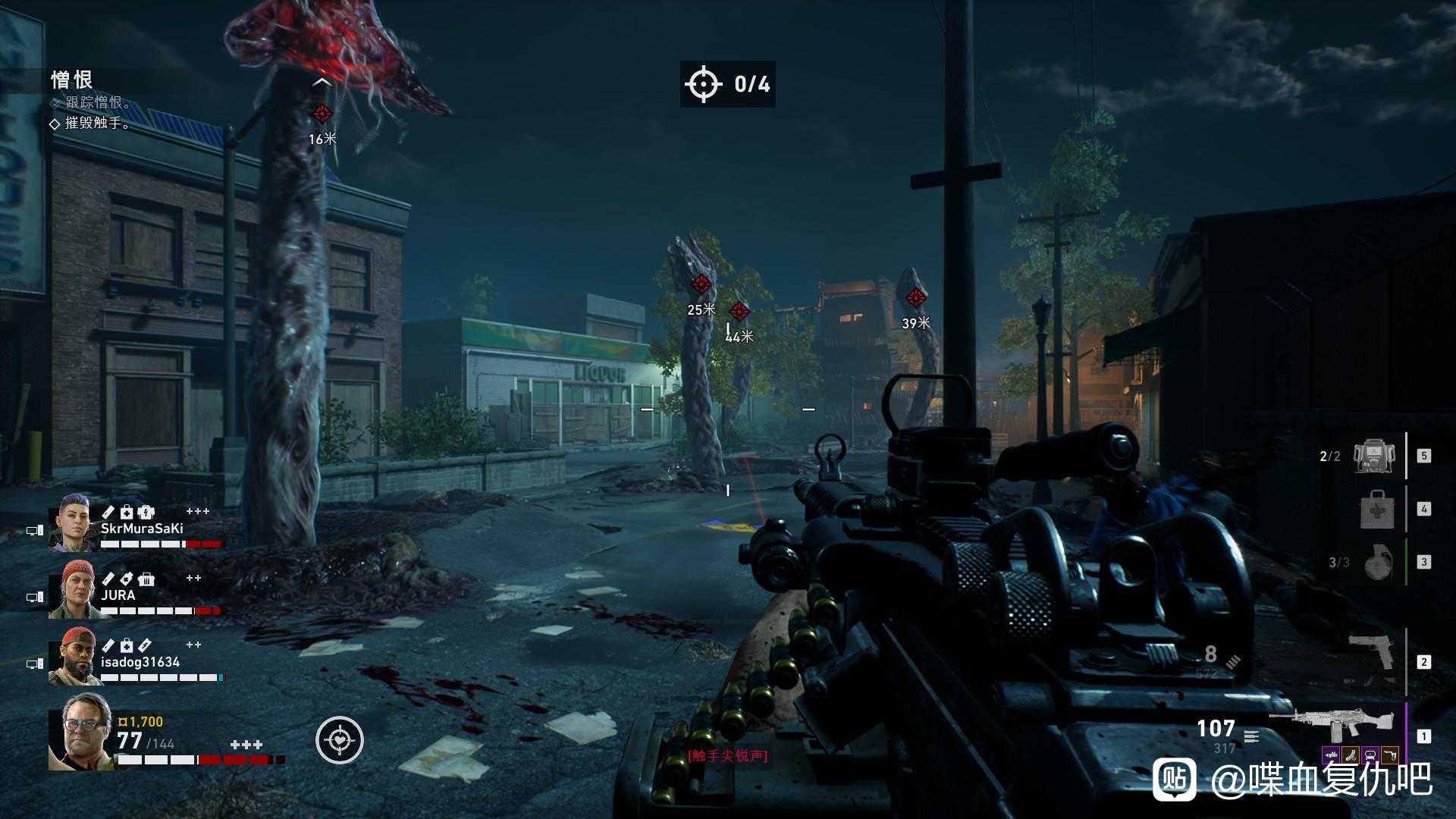Select the tentacle marker at 16米
Viewport: 1456px width, 819px height.
point(322,115)
